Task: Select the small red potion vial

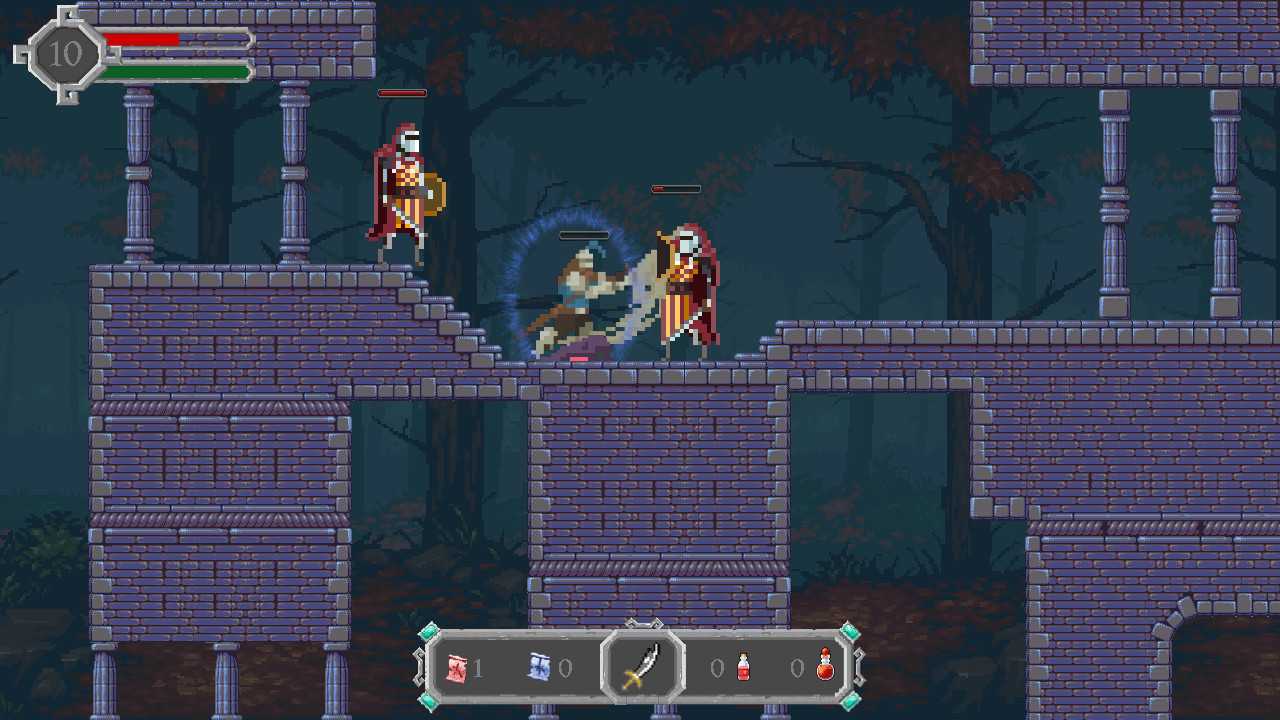Action: point(742,668)
